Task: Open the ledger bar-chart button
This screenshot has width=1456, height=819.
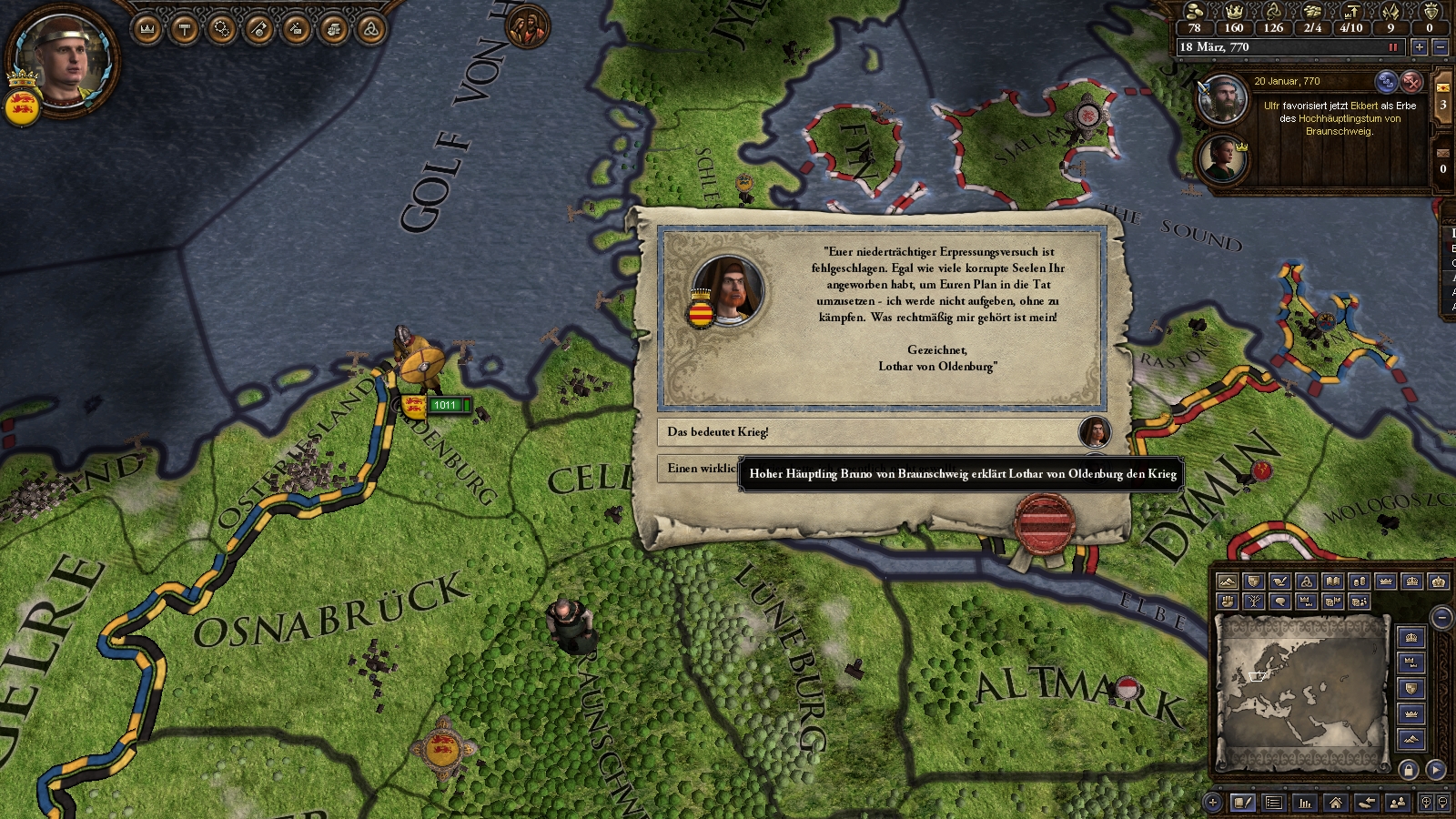Action: (1305, 803)
